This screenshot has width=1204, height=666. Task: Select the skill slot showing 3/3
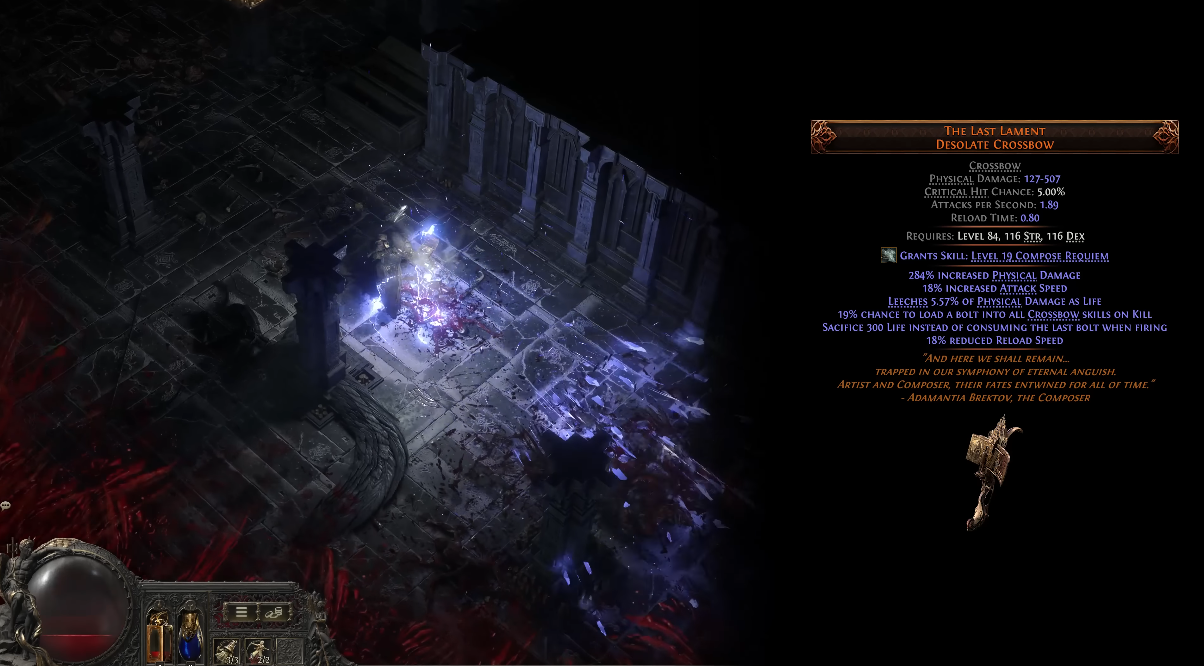point(227,650)
